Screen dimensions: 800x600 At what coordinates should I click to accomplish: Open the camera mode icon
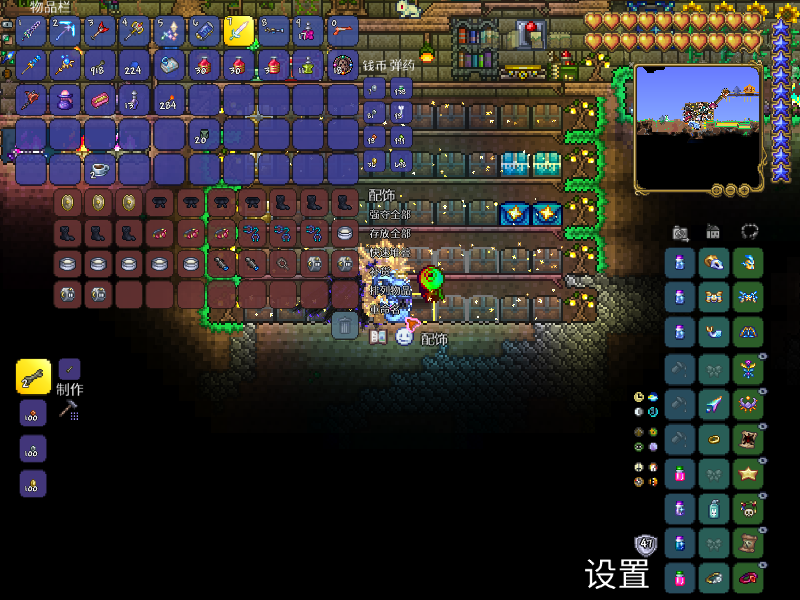tap(681, 232)
